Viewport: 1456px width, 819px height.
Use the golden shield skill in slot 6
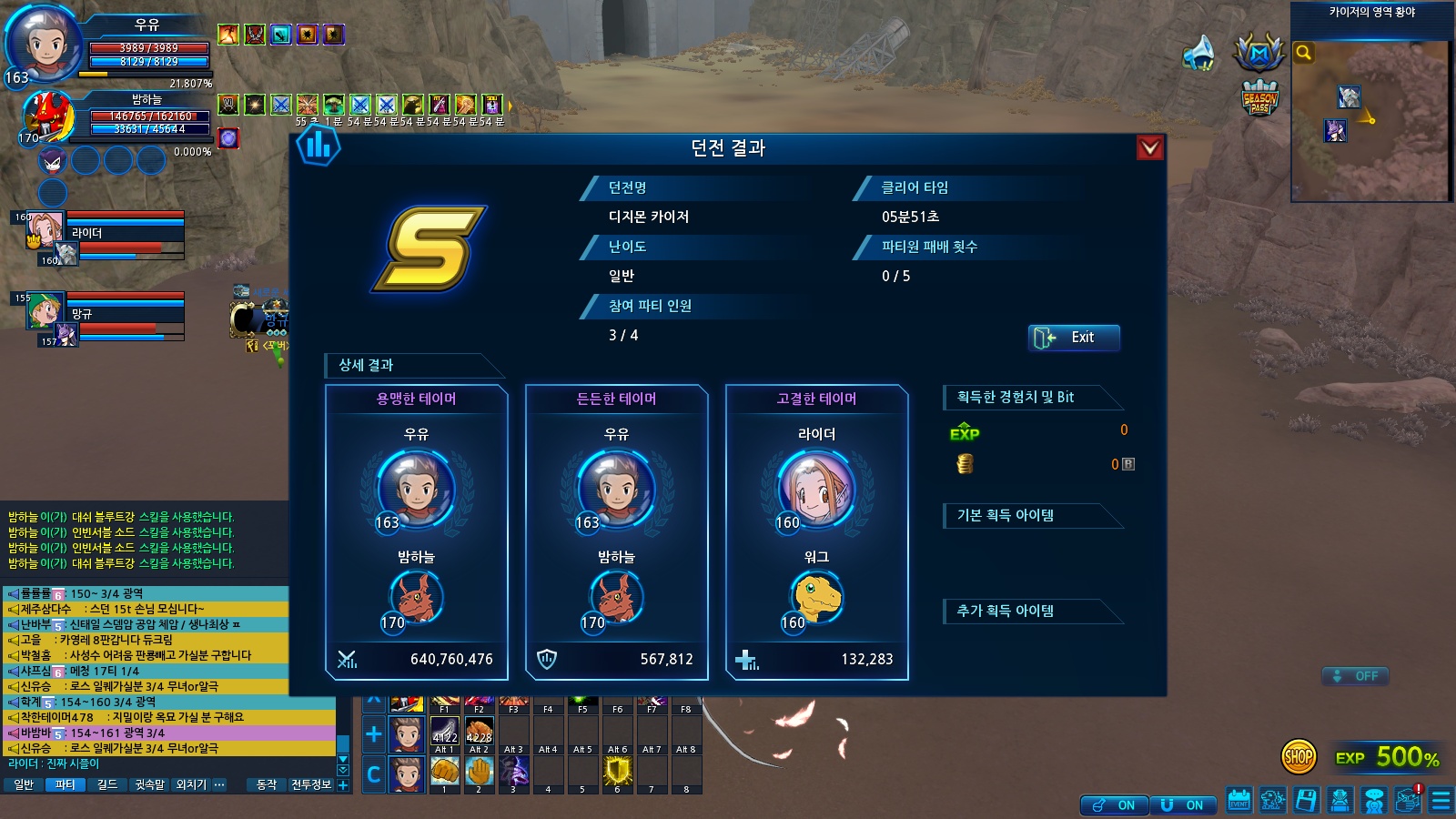tap(618, 771)
